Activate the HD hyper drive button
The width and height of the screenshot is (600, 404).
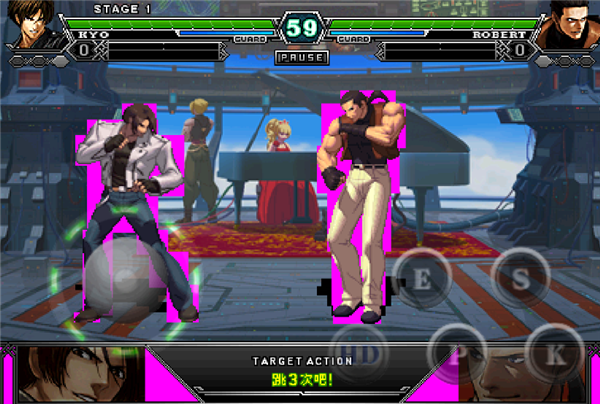(x=367, y=355)
